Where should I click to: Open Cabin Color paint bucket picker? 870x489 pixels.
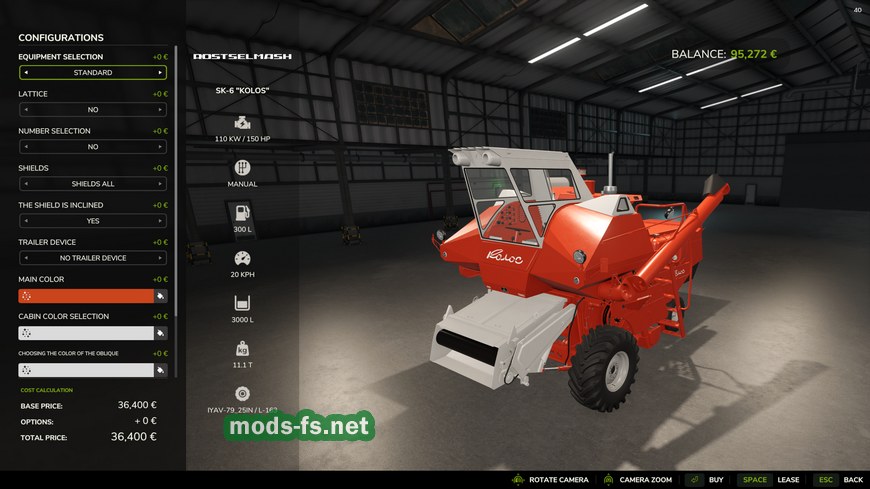point(160,333)
